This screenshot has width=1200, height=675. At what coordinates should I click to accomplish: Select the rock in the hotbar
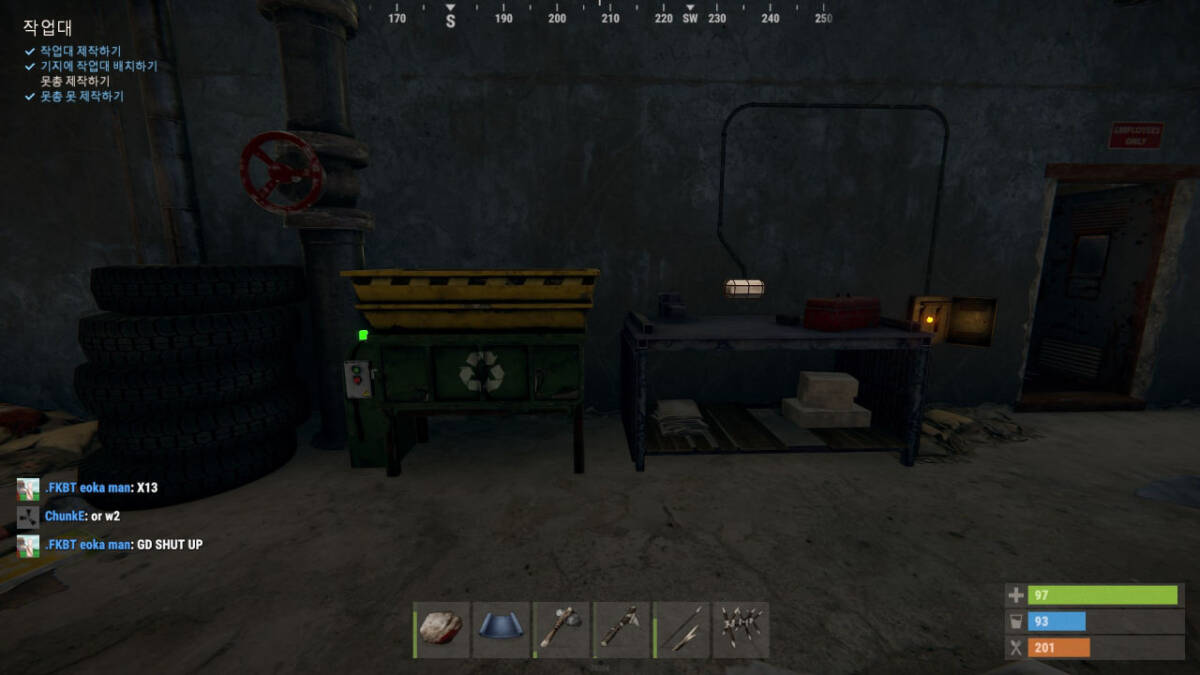pyautogui.click(x=441, y=629)
